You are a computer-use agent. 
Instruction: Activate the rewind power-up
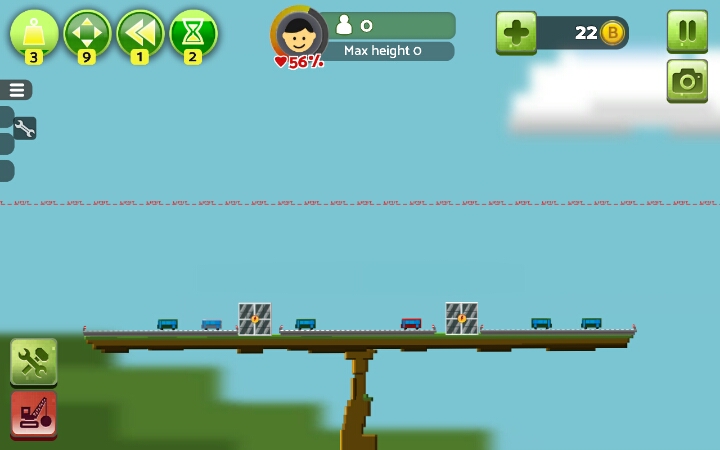tap(140, 32)
